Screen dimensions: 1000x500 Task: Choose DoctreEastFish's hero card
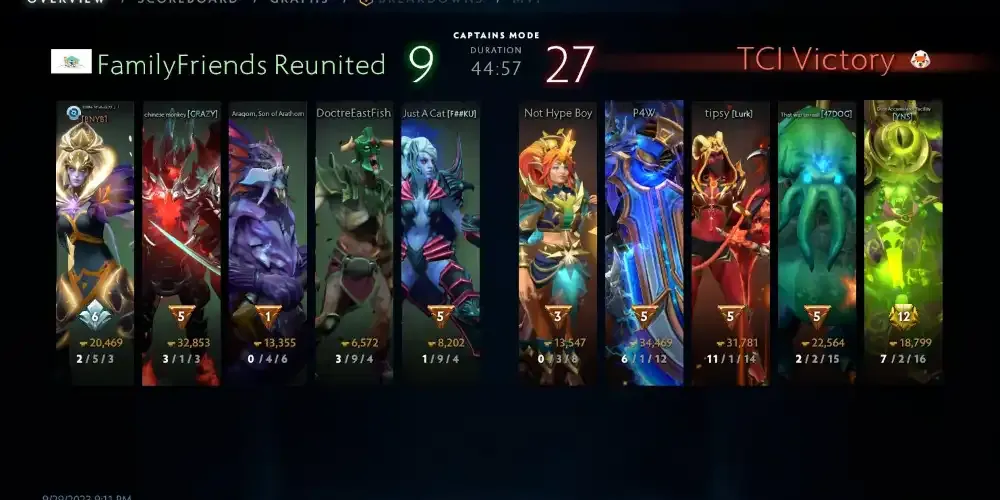[354, 242]
